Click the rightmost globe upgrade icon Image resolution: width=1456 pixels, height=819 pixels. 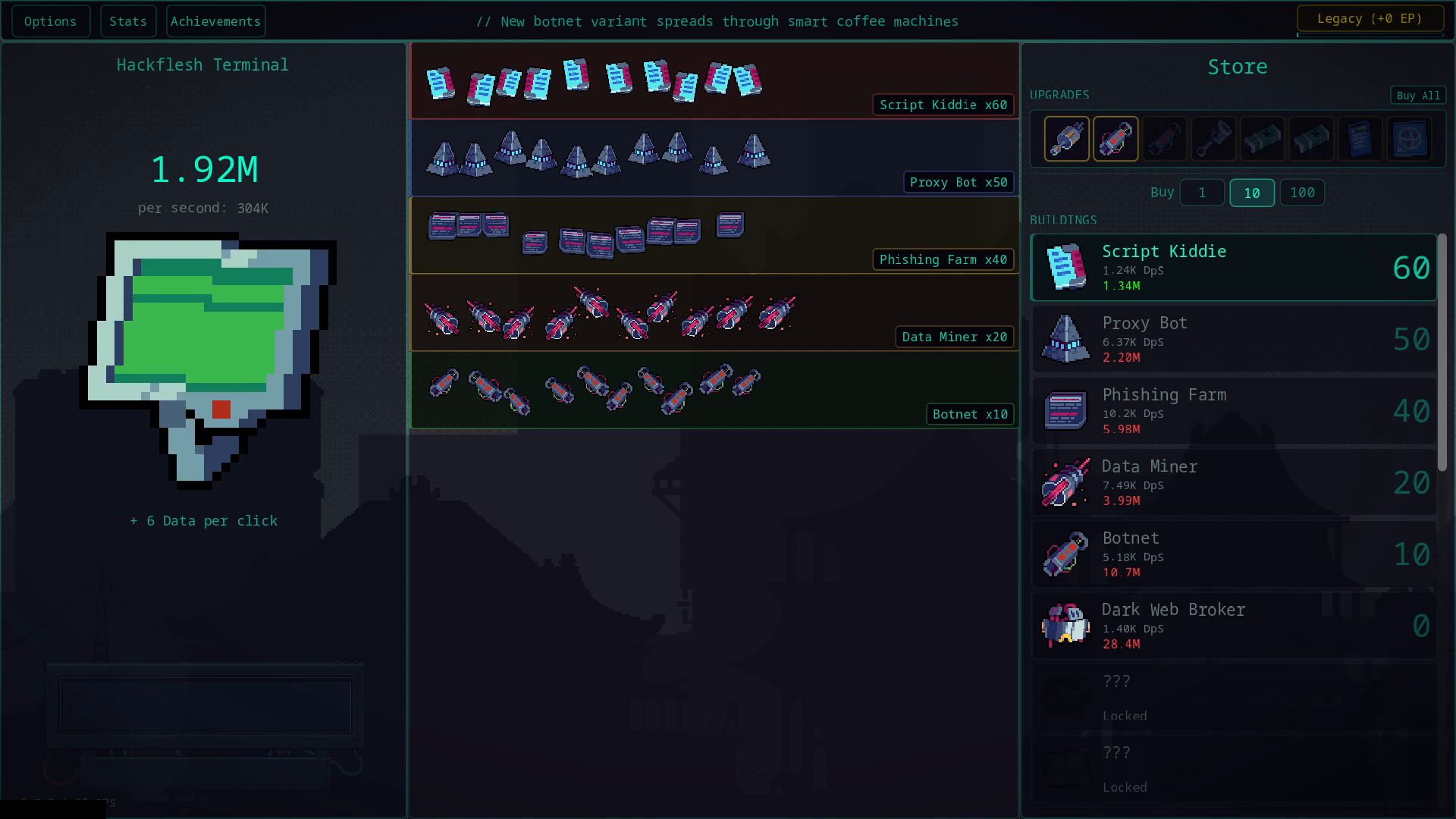tap(1410, 139)
